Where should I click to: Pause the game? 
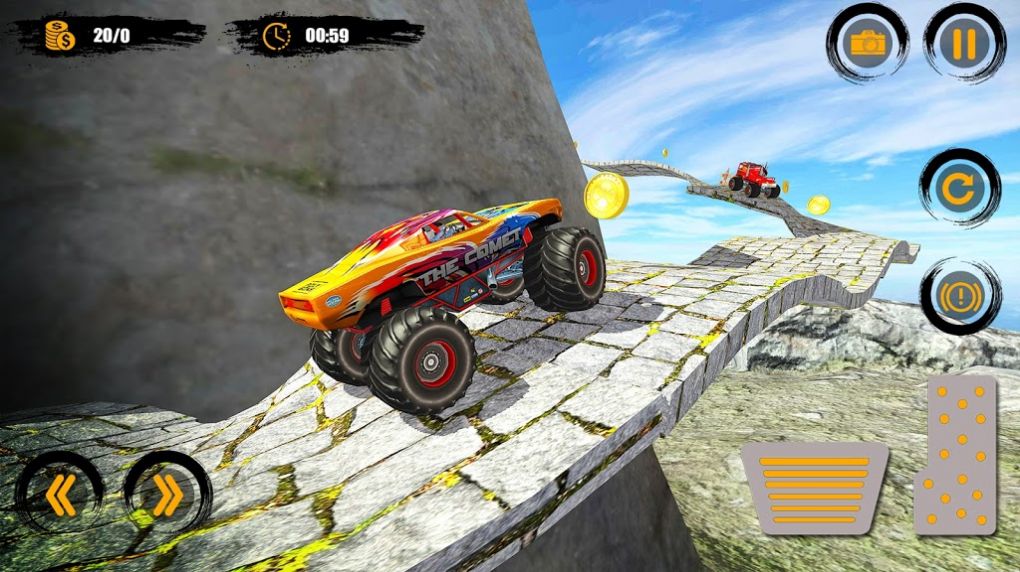click(964, 43)
